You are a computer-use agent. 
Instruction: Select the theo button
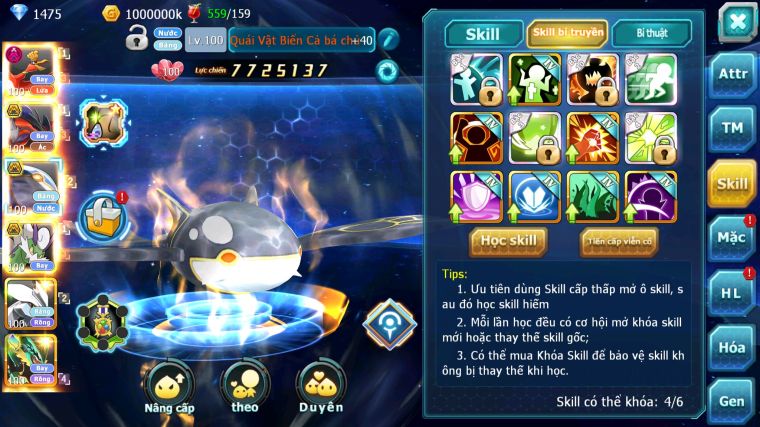click(x=244, y=386)
